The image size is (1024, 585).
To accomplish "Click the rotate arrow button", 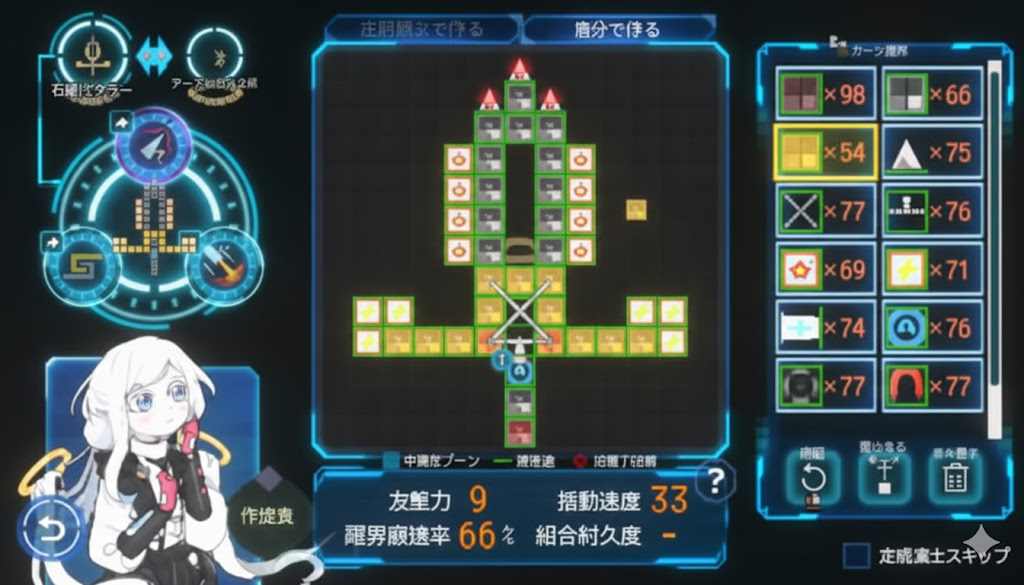I will click(813, 480).
